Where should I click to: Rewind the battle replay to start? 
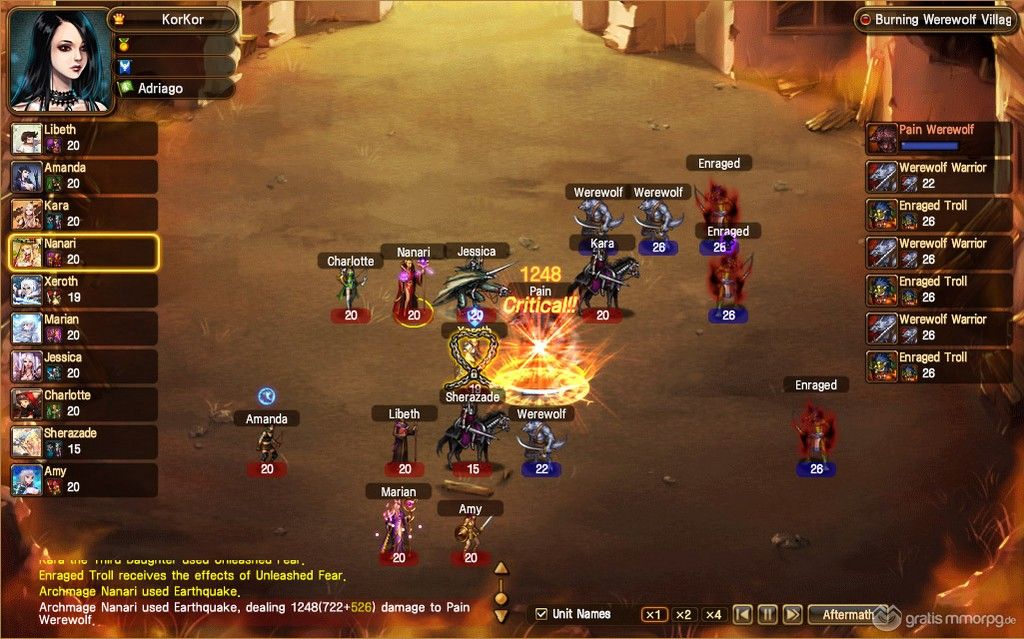[742, 614]
